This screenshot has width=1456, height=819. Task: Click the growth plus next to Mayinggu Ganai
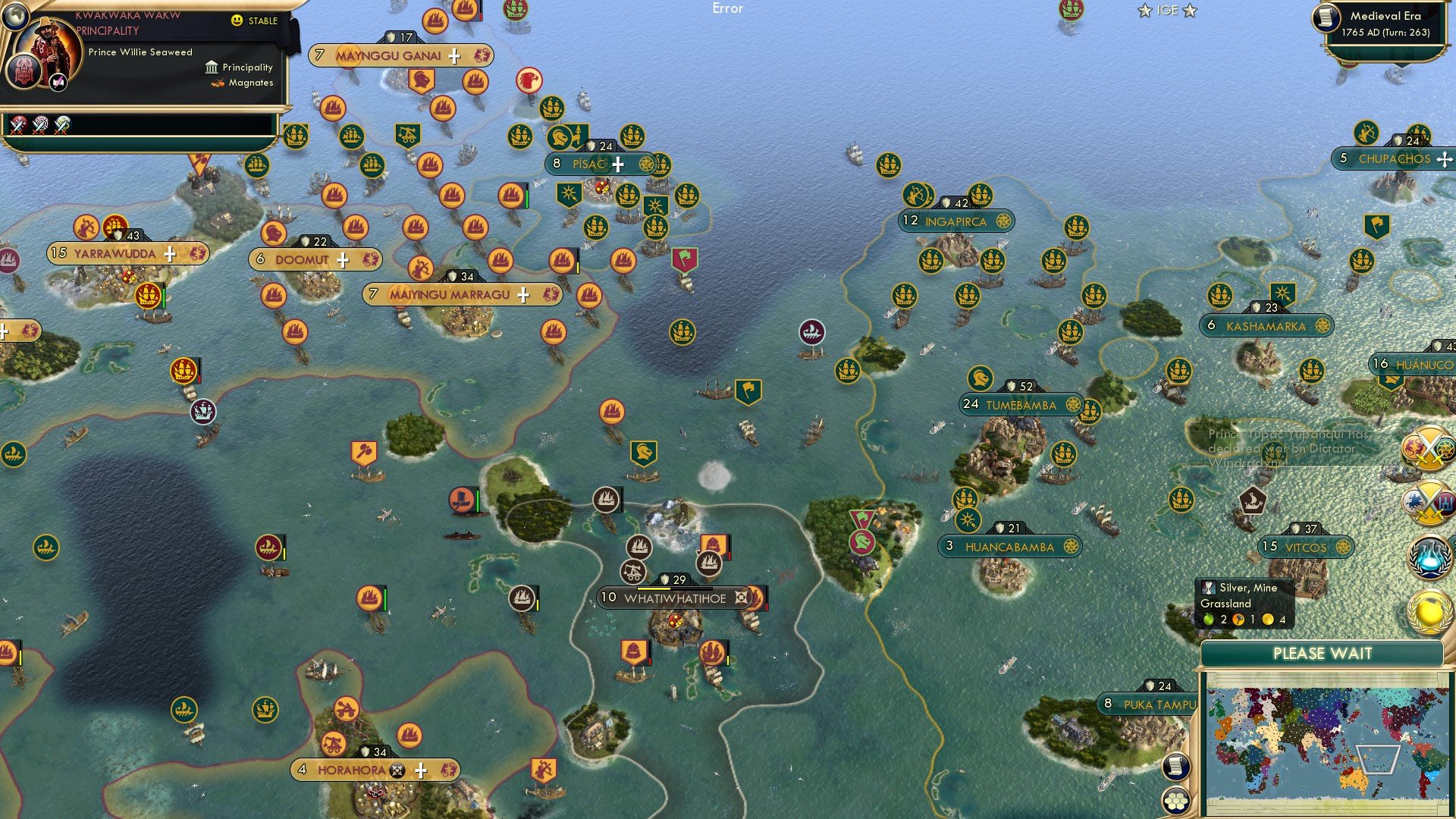coord(453,55)
